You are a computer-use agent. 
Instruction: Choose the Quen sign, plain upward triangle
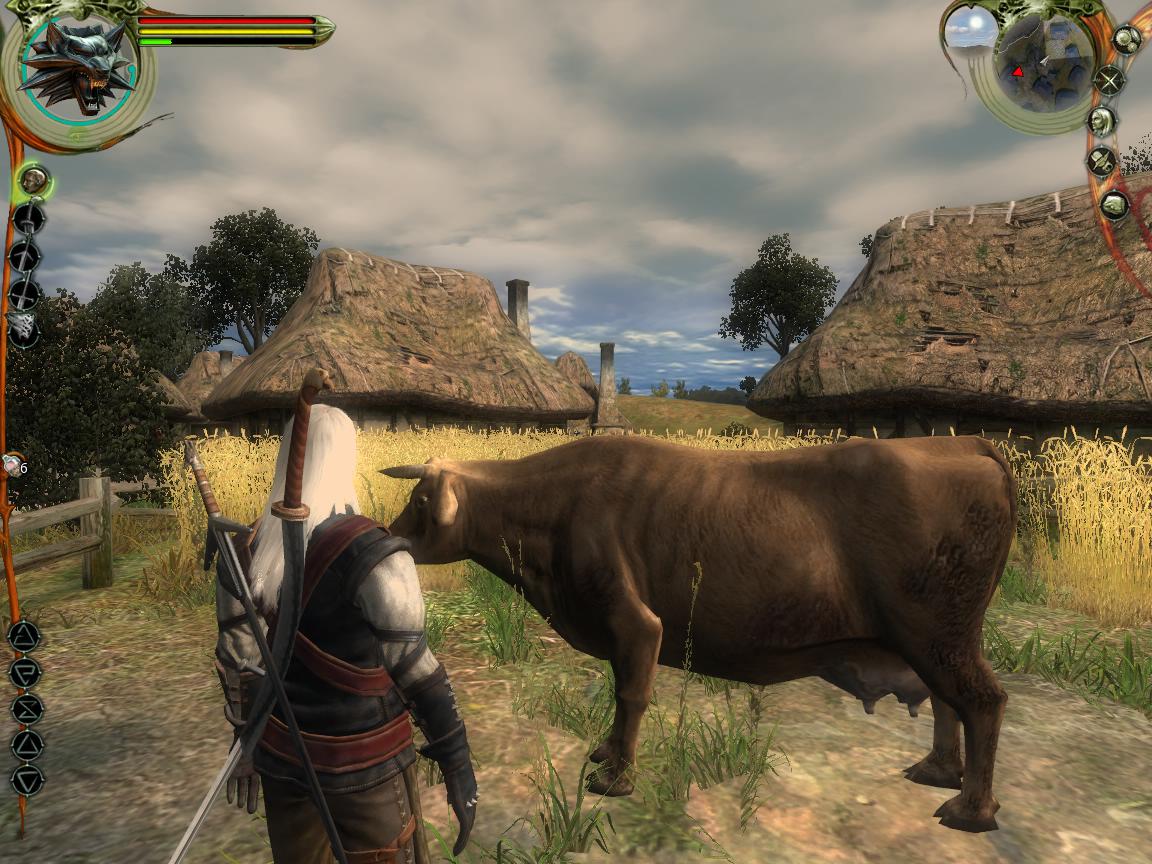pyautogui.click(x=27, y=744)
